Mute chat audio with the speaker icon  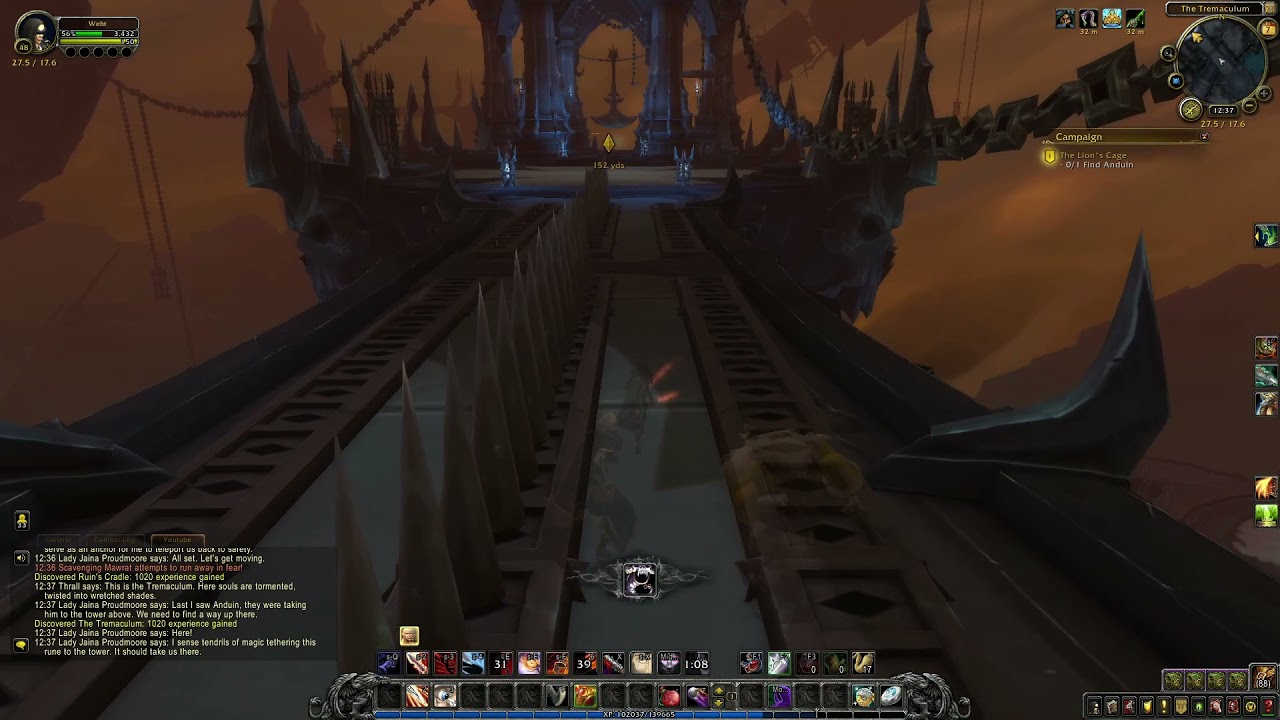pyautogui.click(x=21, y=558)
